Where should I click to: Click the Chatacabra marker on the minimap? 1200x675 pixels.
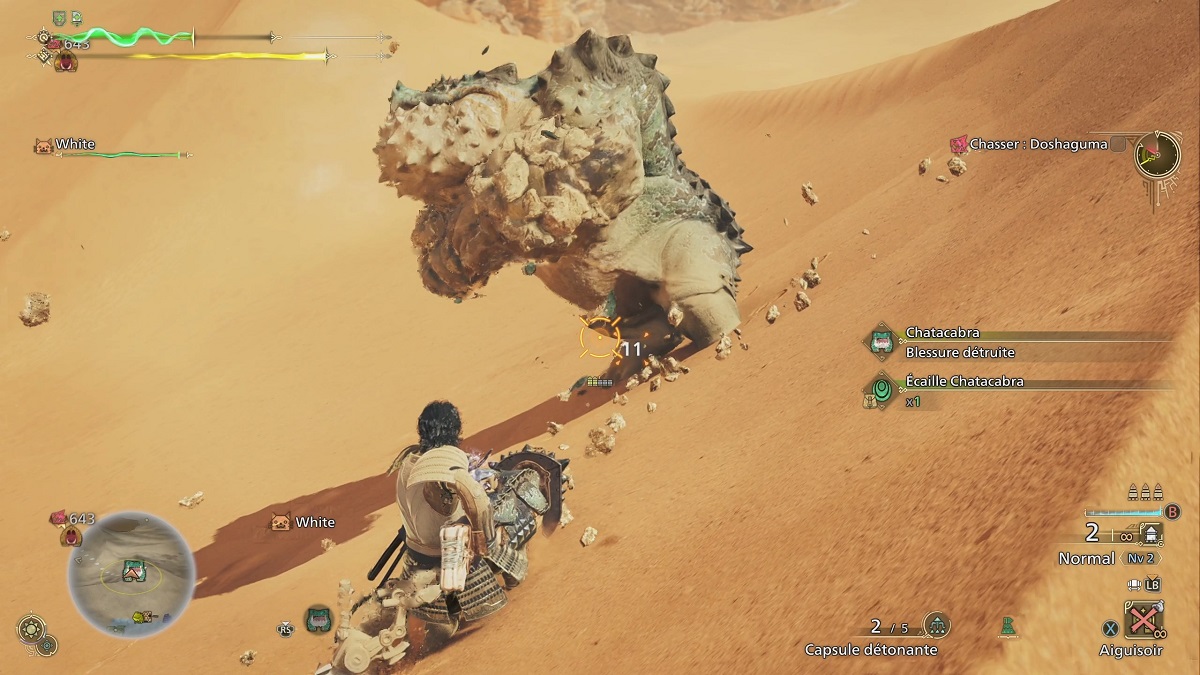[x=134, y=570]
